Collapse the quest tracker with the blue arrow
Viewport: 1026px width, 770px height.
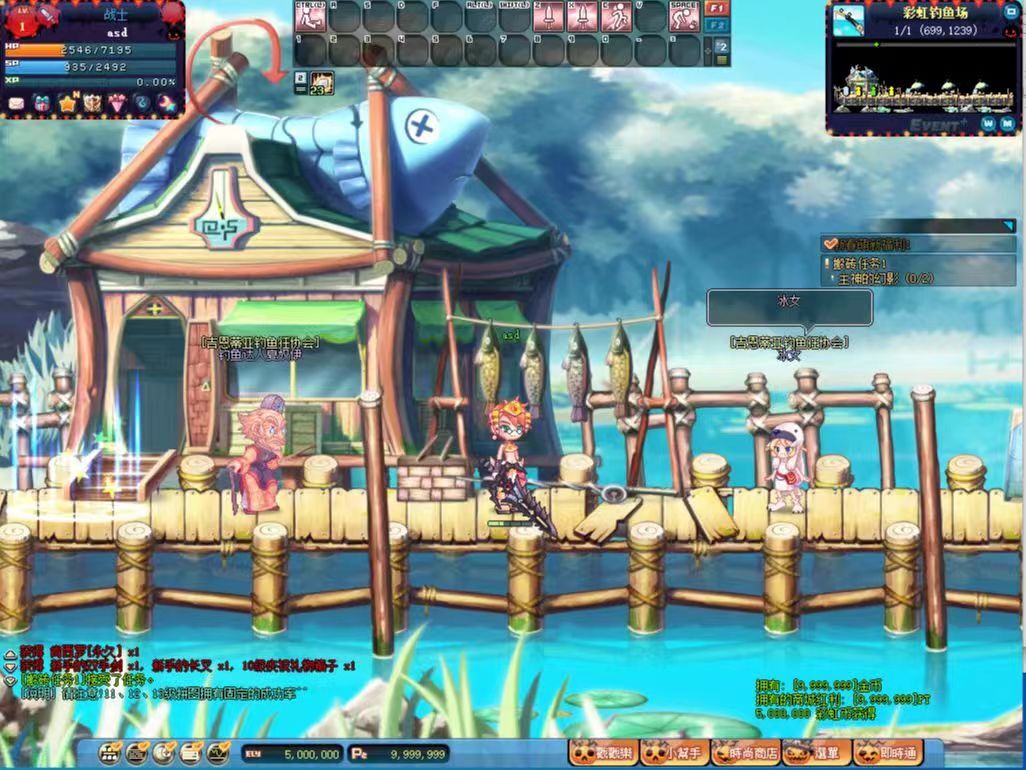[x=1008, y=227]
